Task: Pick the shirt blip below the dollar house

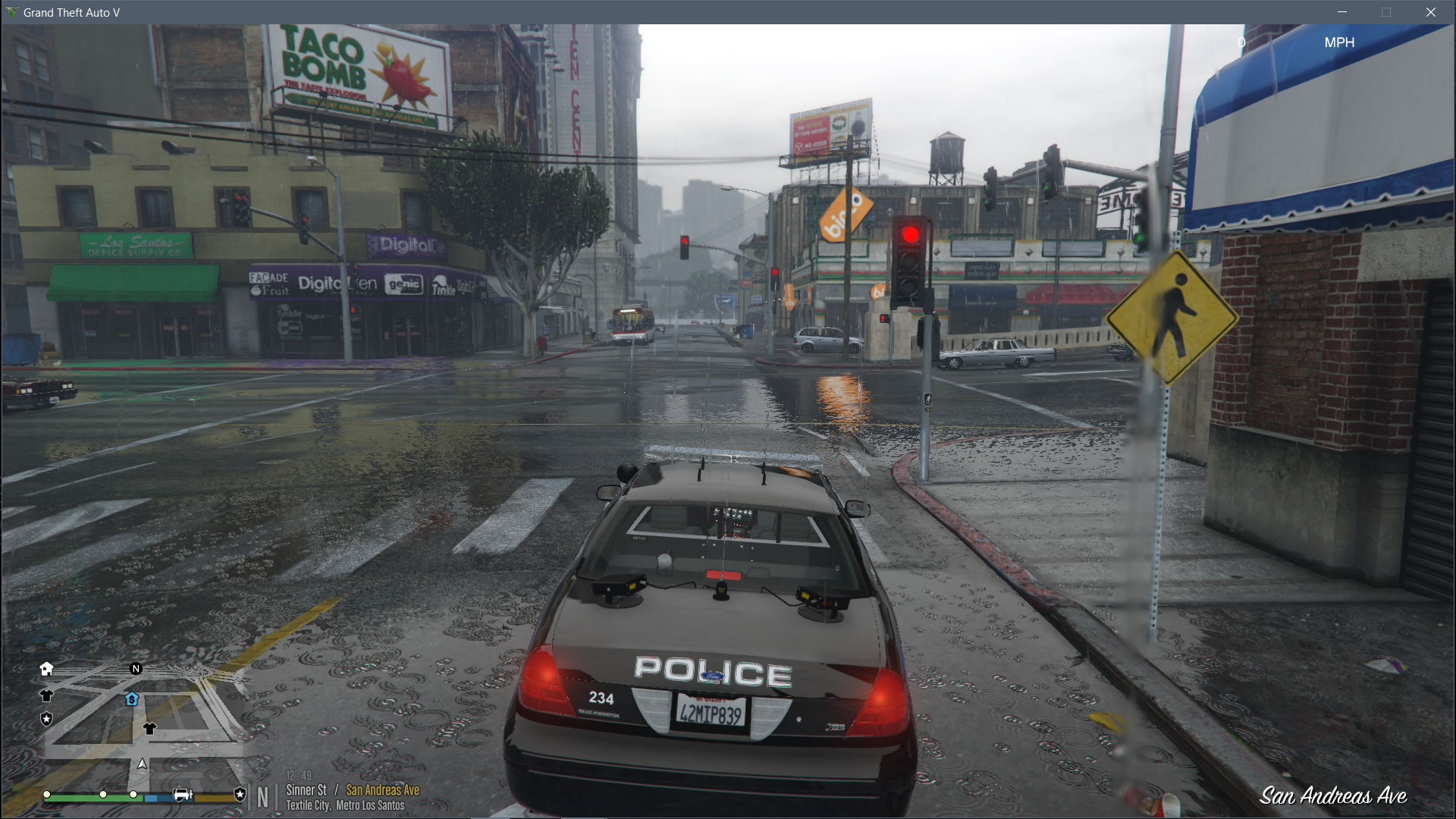Action: point(149,729)
